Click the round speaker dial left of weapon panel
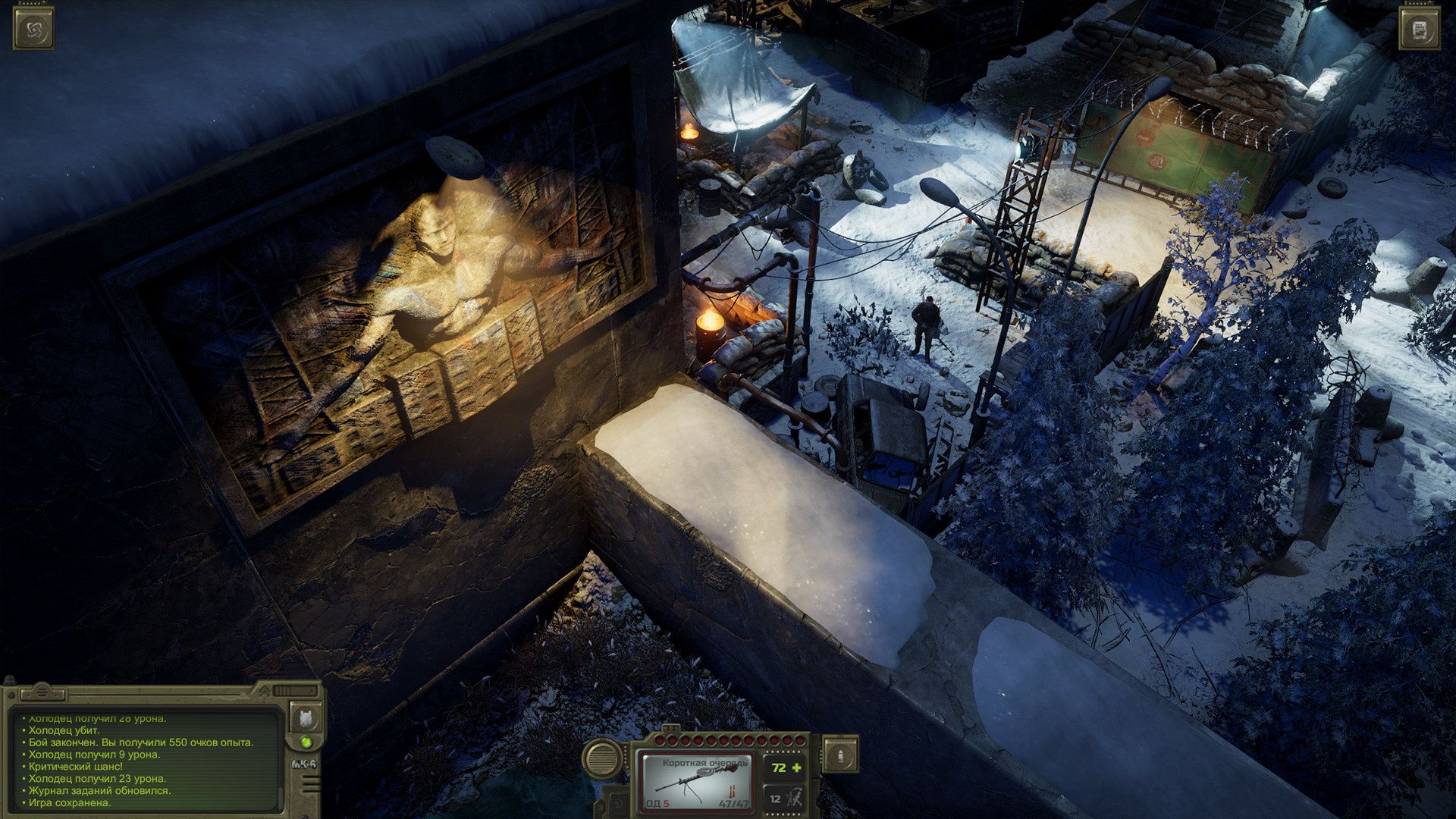 (601, 759)
